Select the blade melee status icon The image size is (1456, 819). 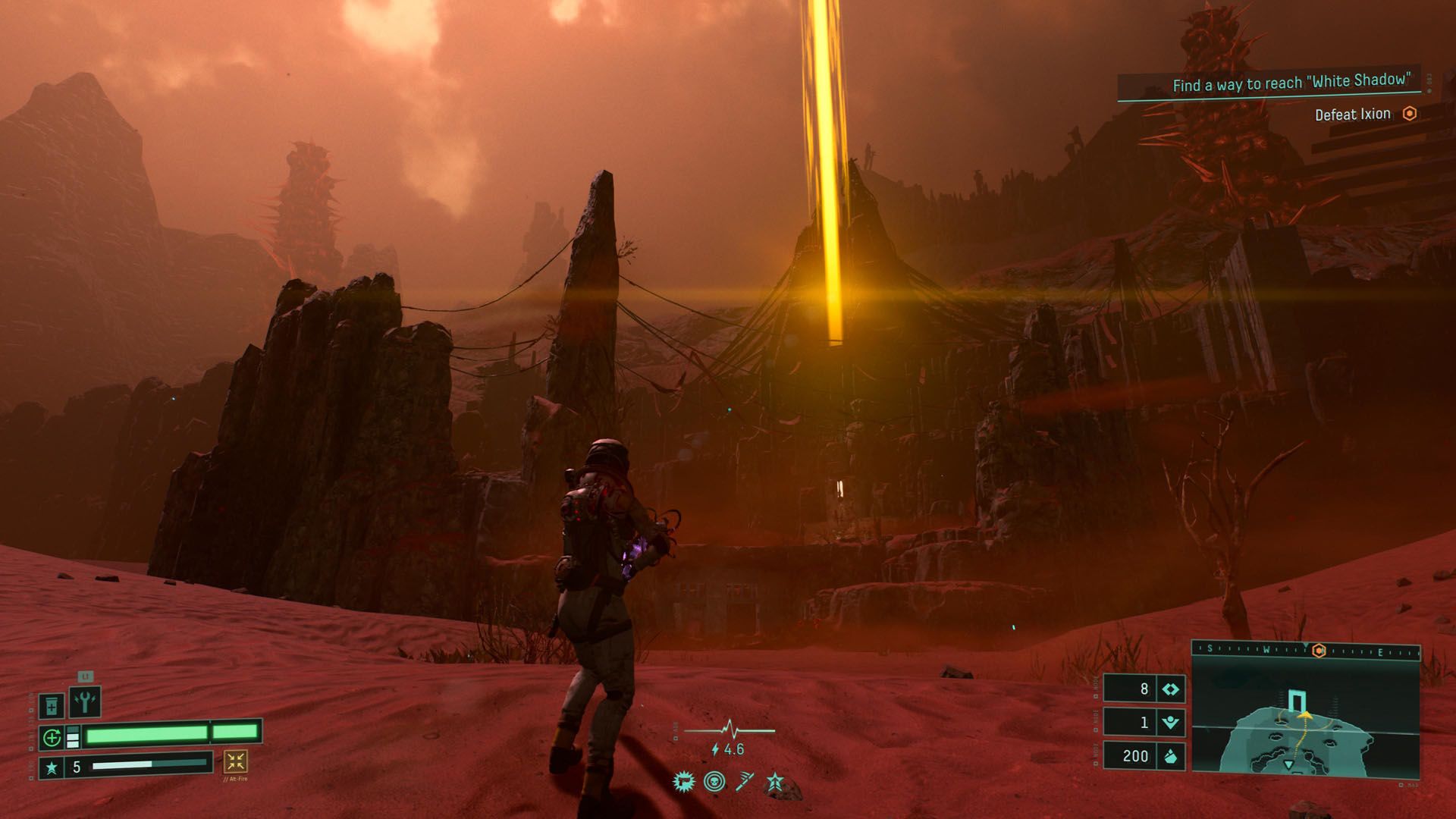(x=745, y=781)
